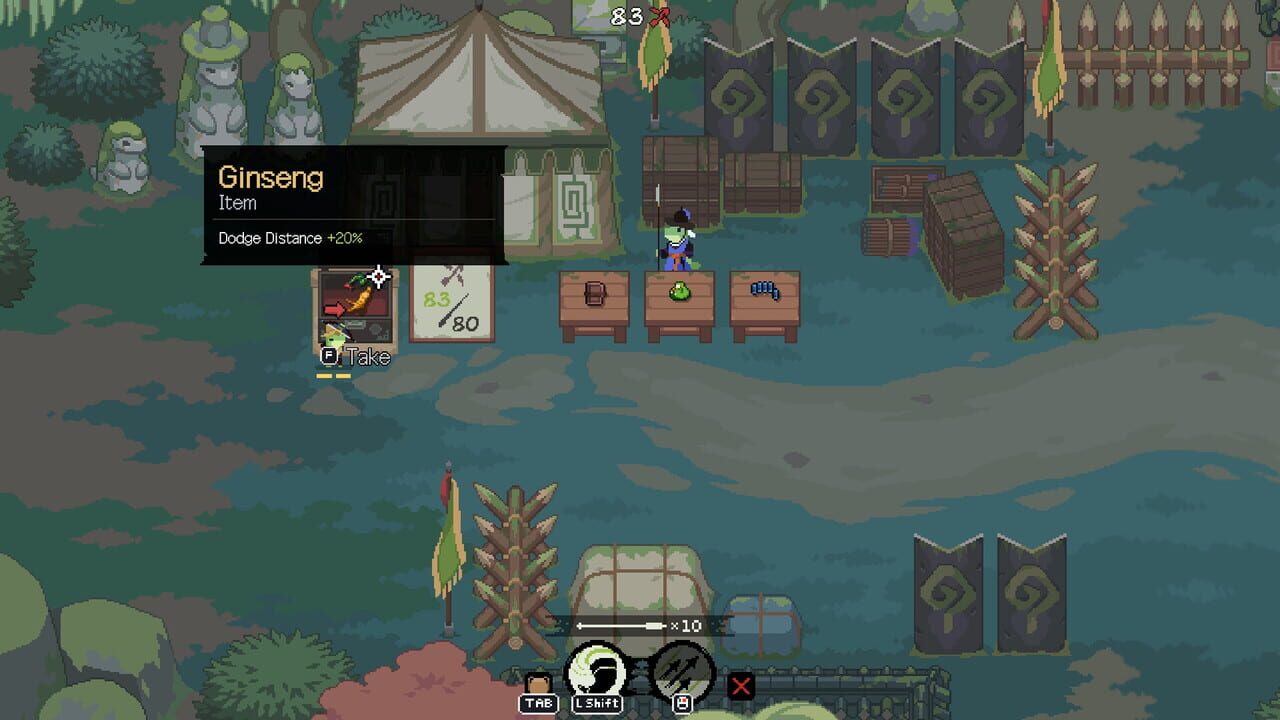The height and width of the screenshot is (720, 1280).
Task: Open the 83/80 arrow count sign
Action: (x=451, y=302)
